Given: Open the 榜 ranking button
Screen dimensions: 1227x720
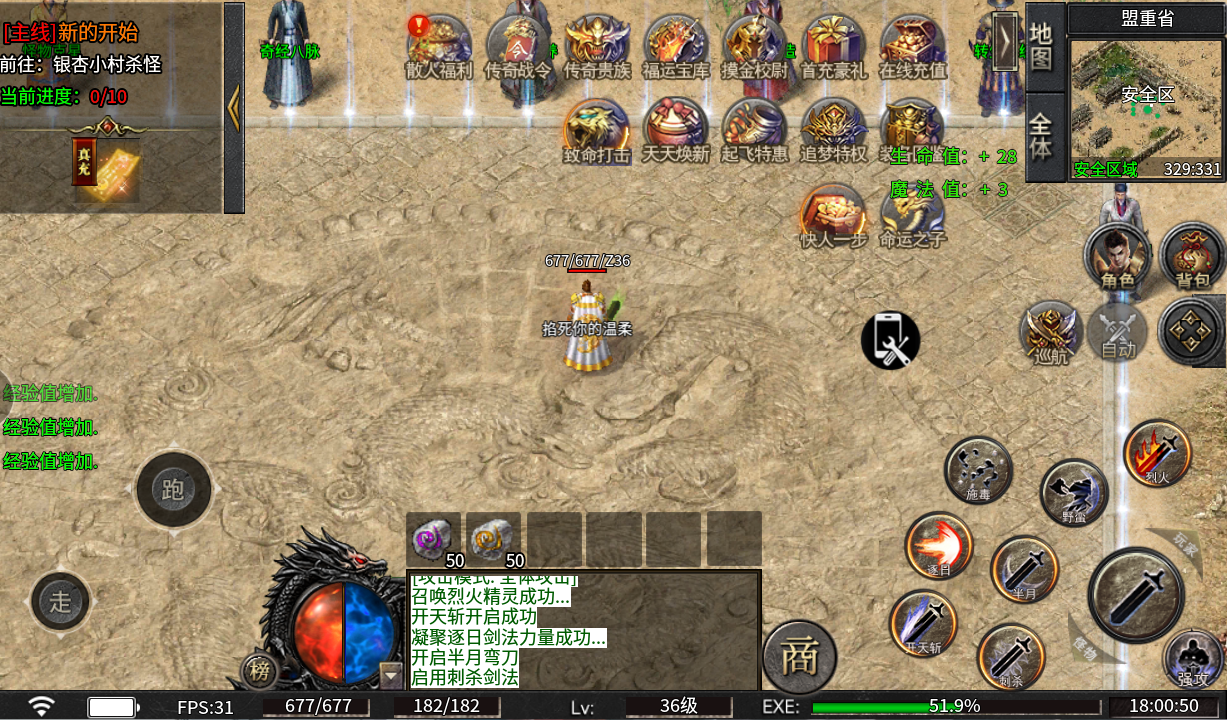Looking at the screenshot, I should (x=259, y=672).
